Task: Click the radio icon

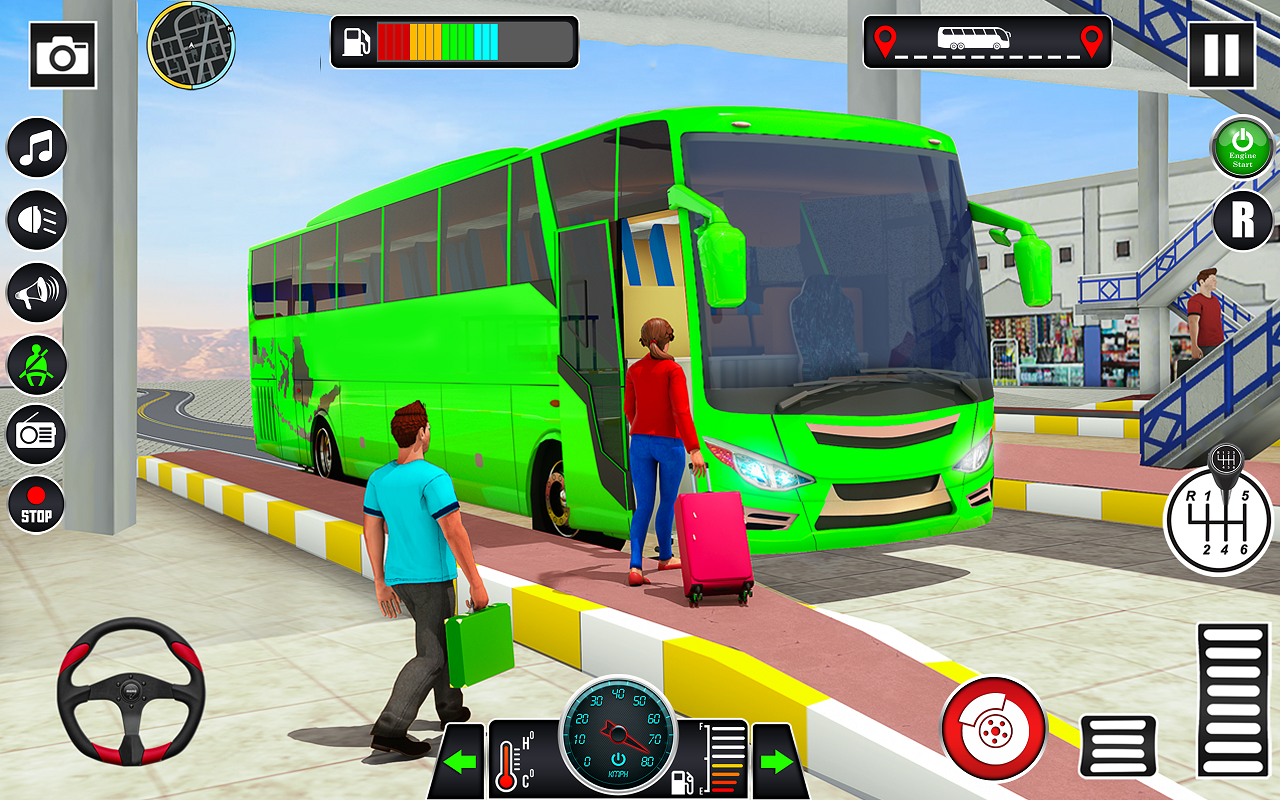Action: [36, 435]
